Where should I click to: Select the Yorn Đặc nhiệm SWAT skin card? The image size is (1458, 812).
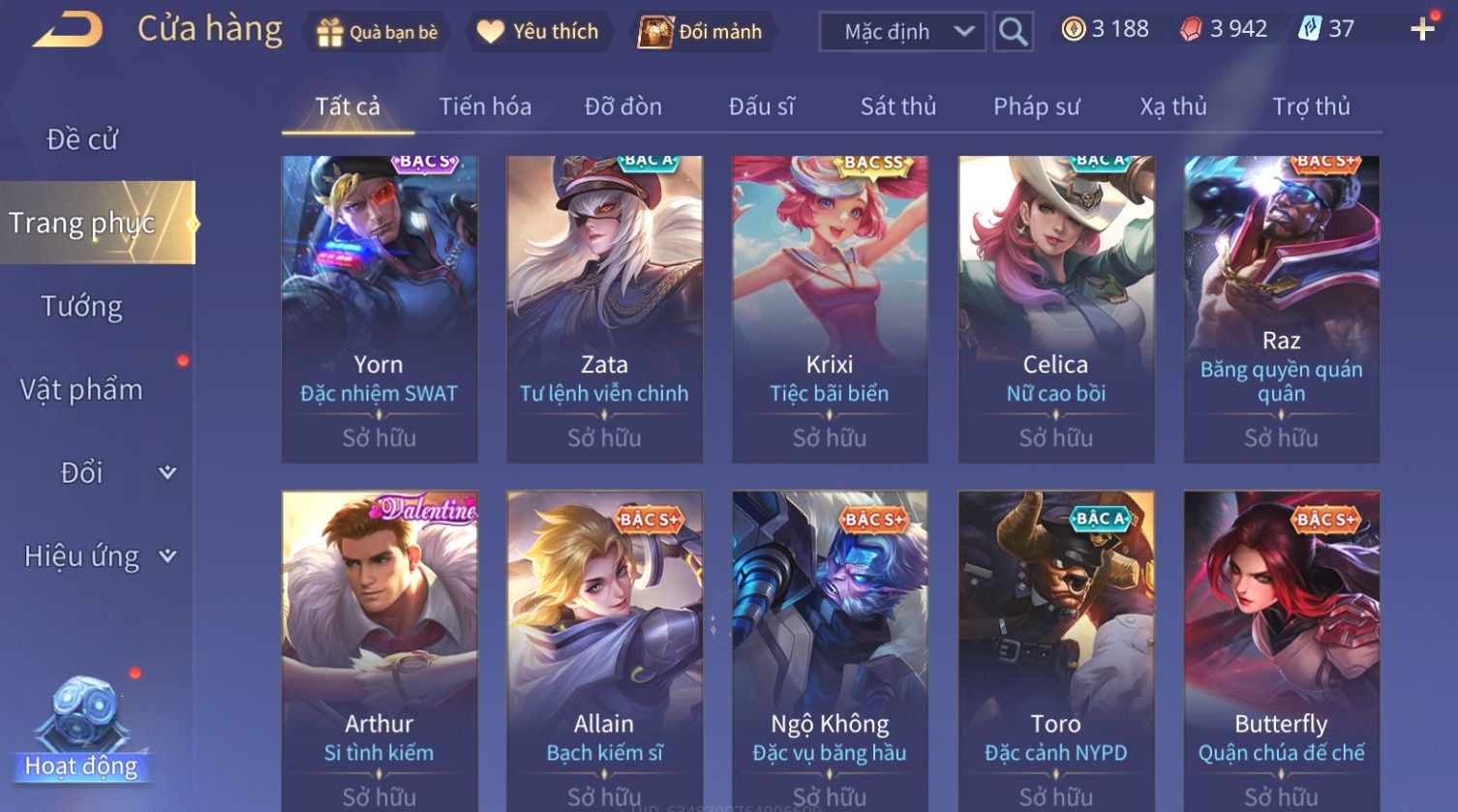pyautogui.click(x=379, y=308)
